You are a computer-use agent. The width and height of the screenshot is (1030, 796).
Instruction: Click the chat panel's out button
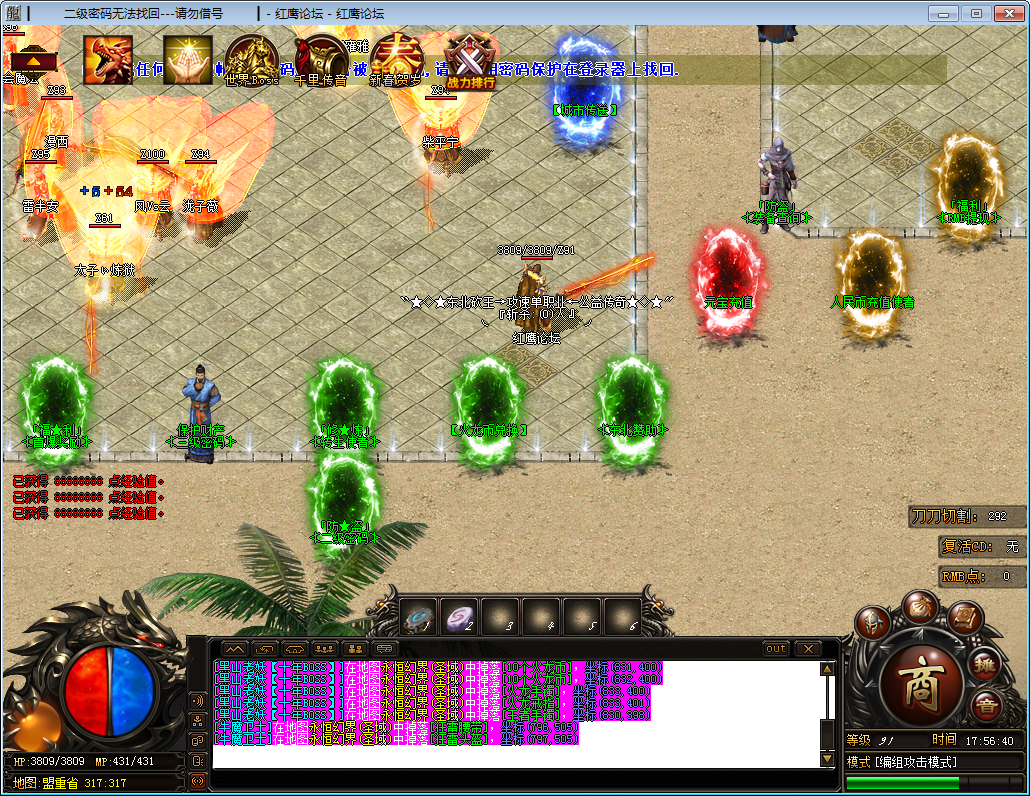tap(776, 648)
